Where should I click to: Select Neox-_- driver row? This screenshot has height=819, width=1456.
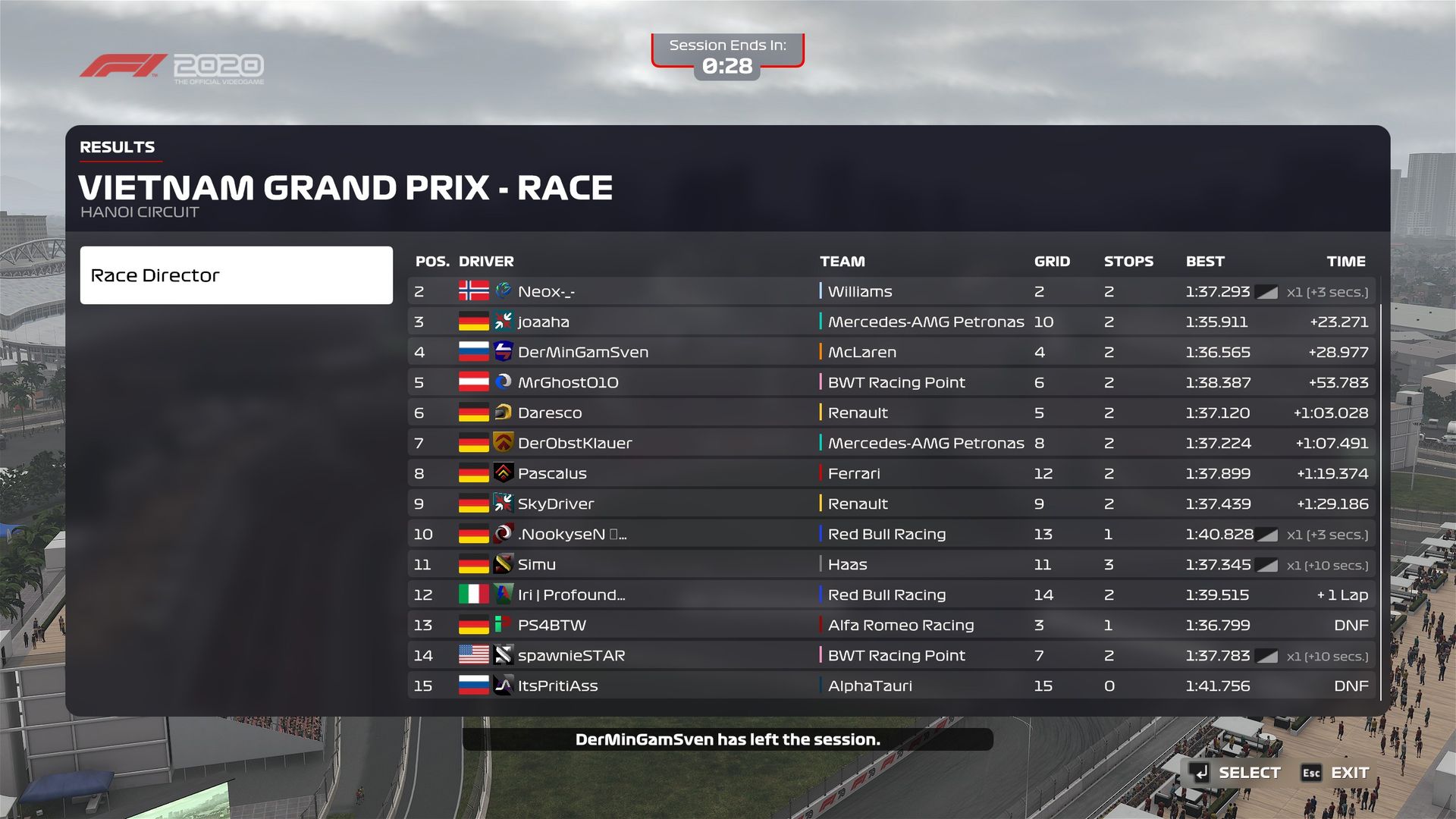[891, 291]
